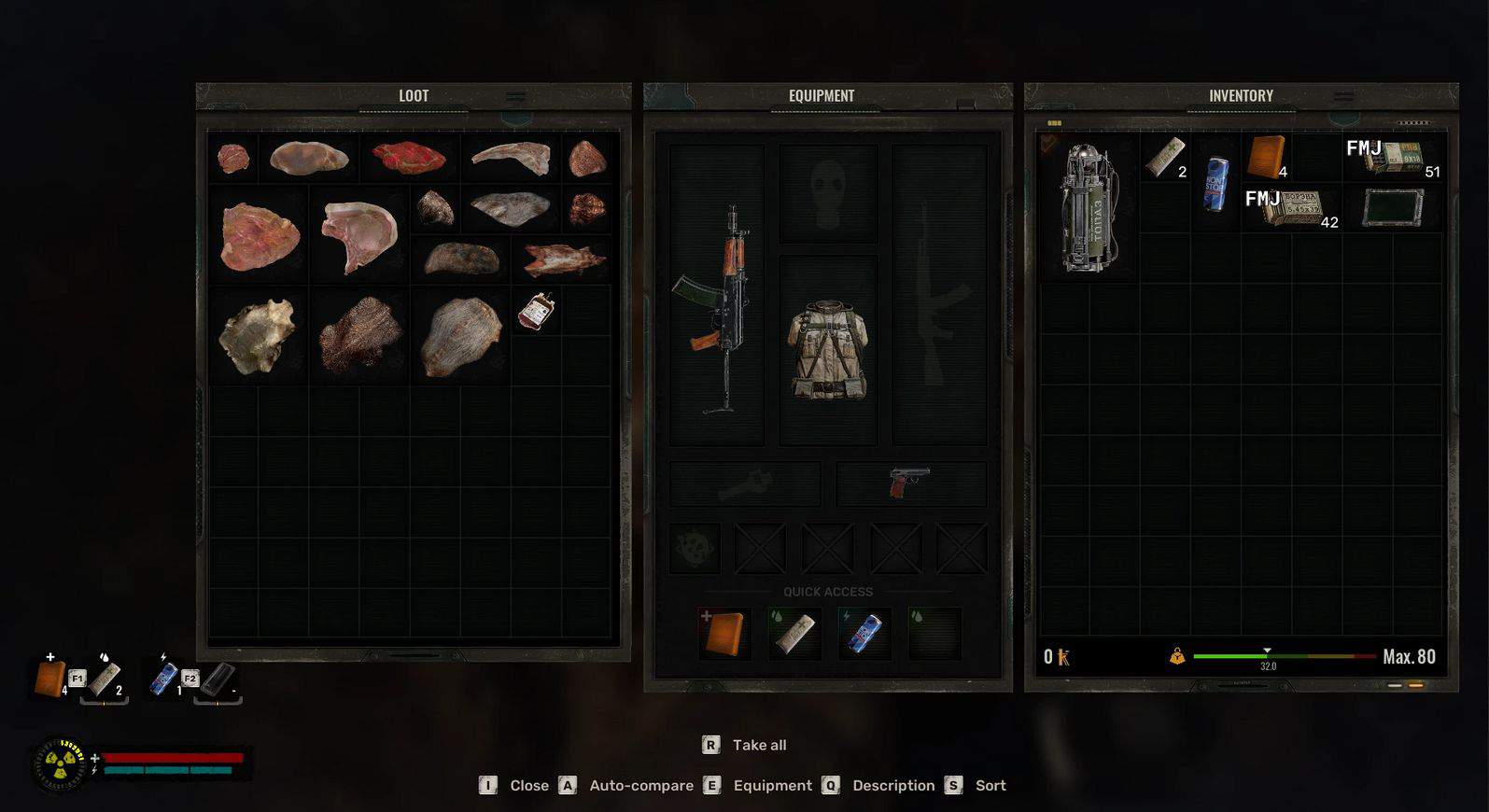This screenshot has width=1489, height=812.
Task: Choose the 42-round FMJ ammo box
Action: pyautogui.click(x=1291, y=208)
